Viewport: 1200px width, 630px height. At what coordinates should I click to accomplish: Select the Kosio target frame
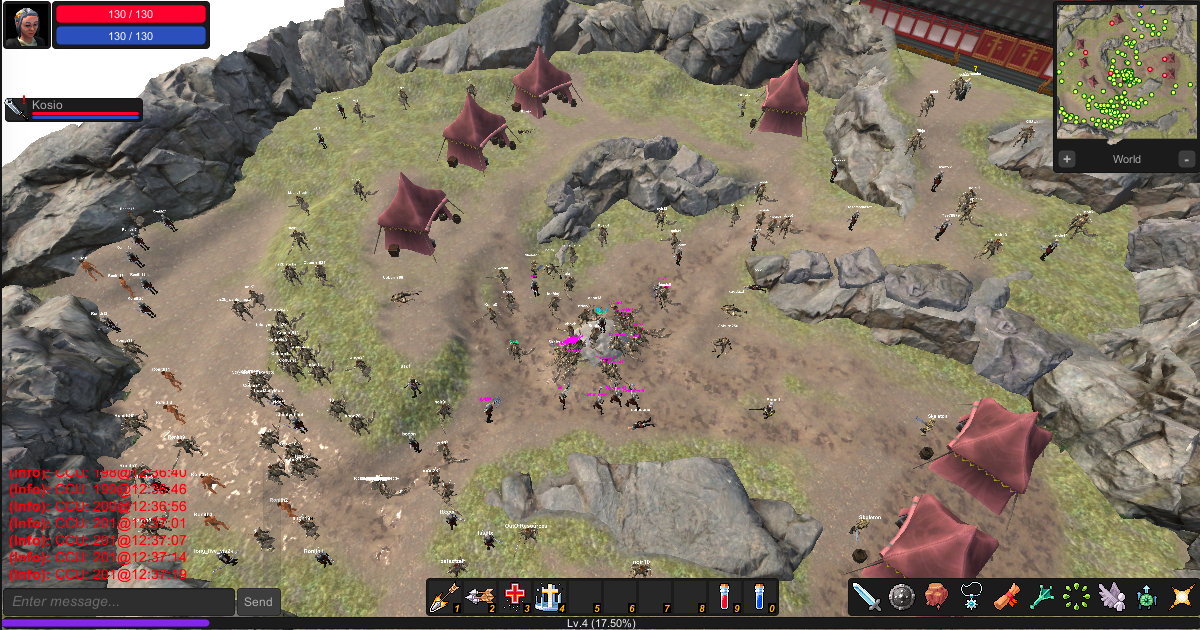(74, 109)
